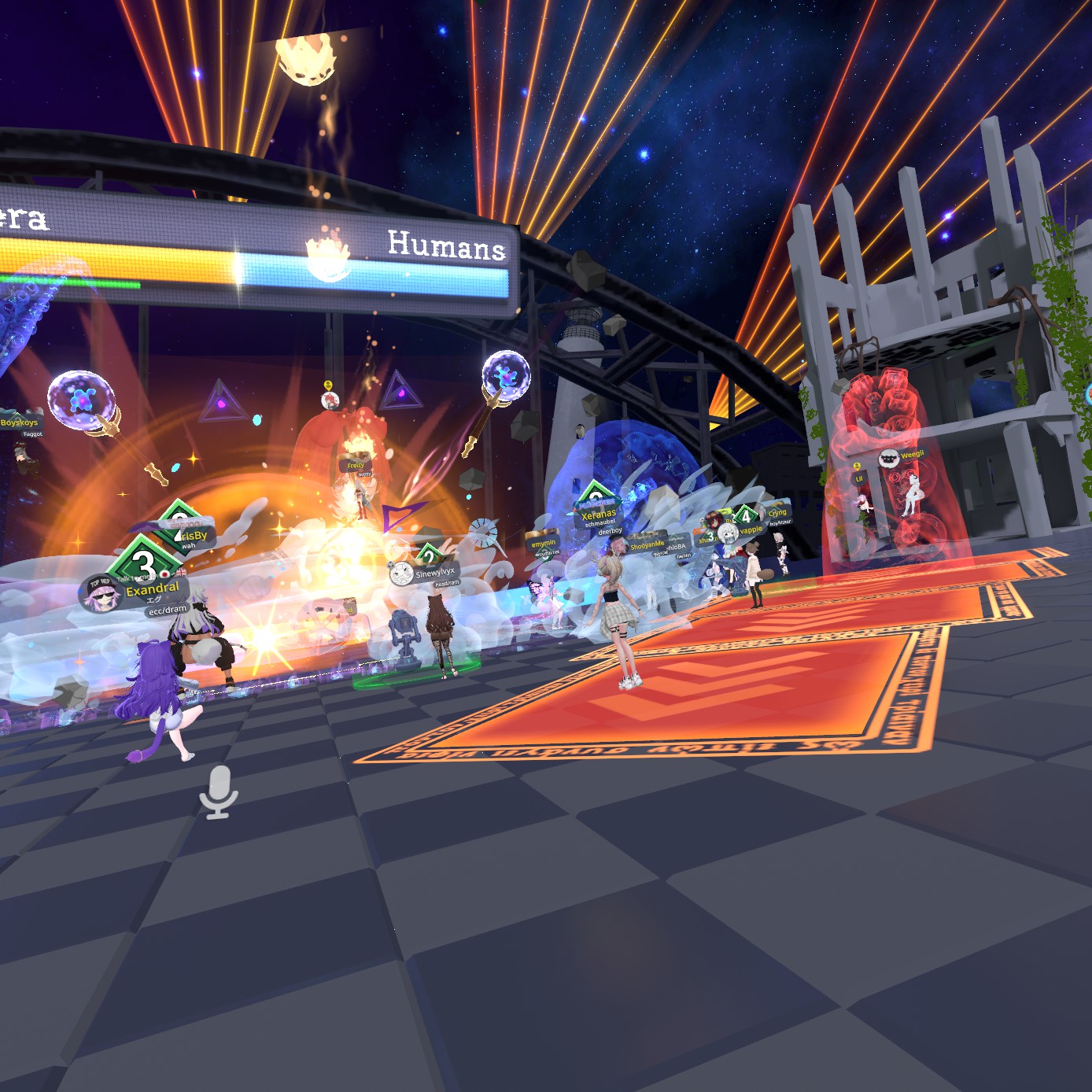The height and width of the screenshot is (1092, 1092).
Task: Select the SinewyIvyx player nameplate
Action: 434,573
